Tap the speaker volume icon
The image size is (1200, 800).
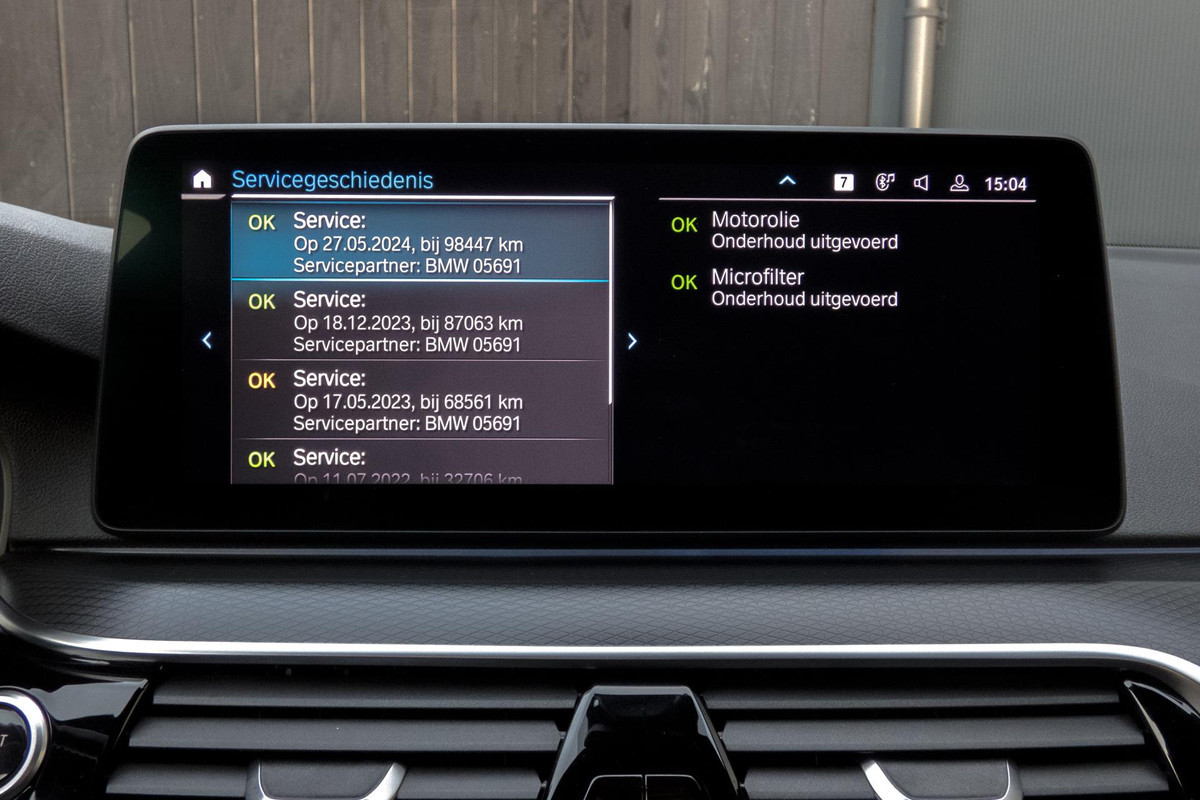click(x=921, y=182)
